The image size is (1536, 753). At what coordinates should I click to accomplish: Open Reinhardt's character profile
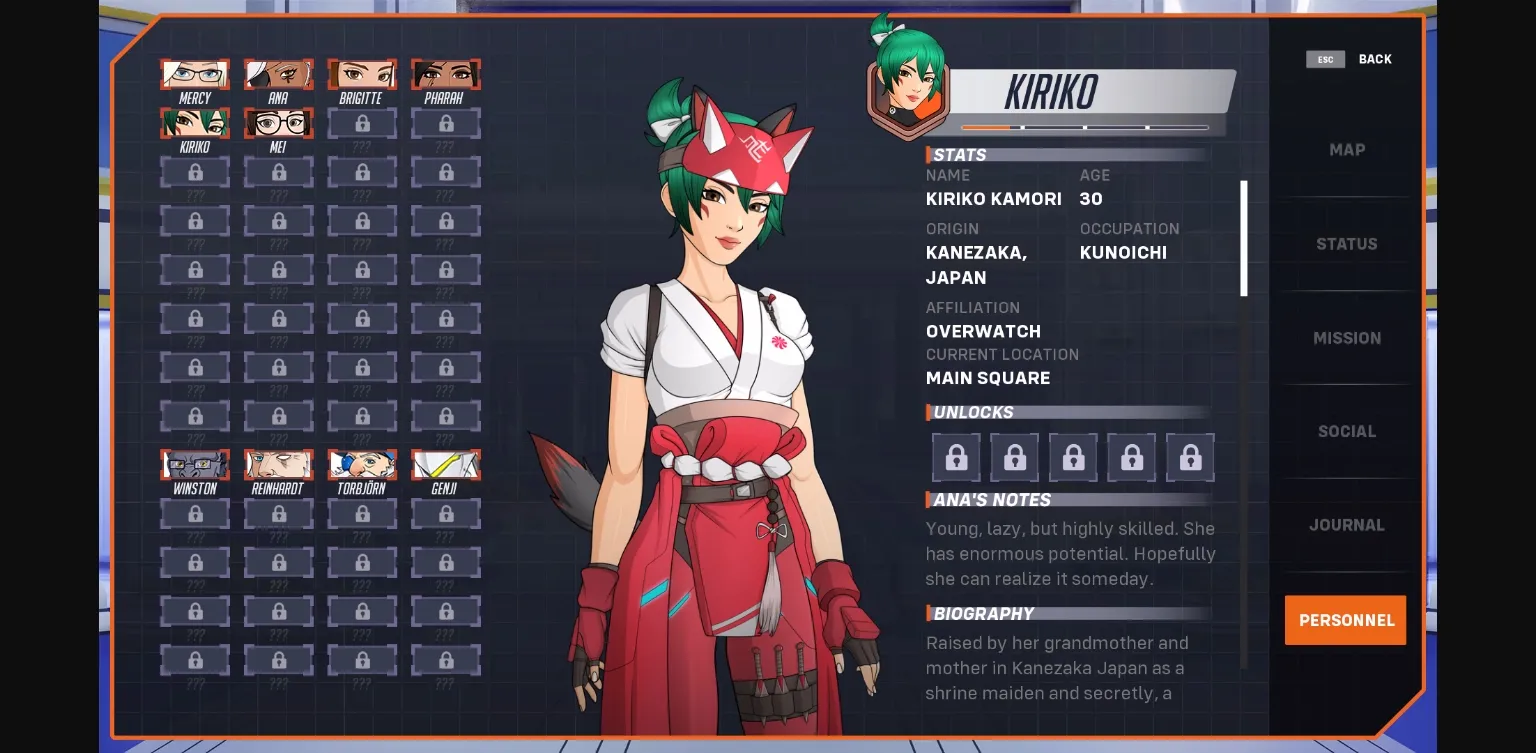[278, 465]
